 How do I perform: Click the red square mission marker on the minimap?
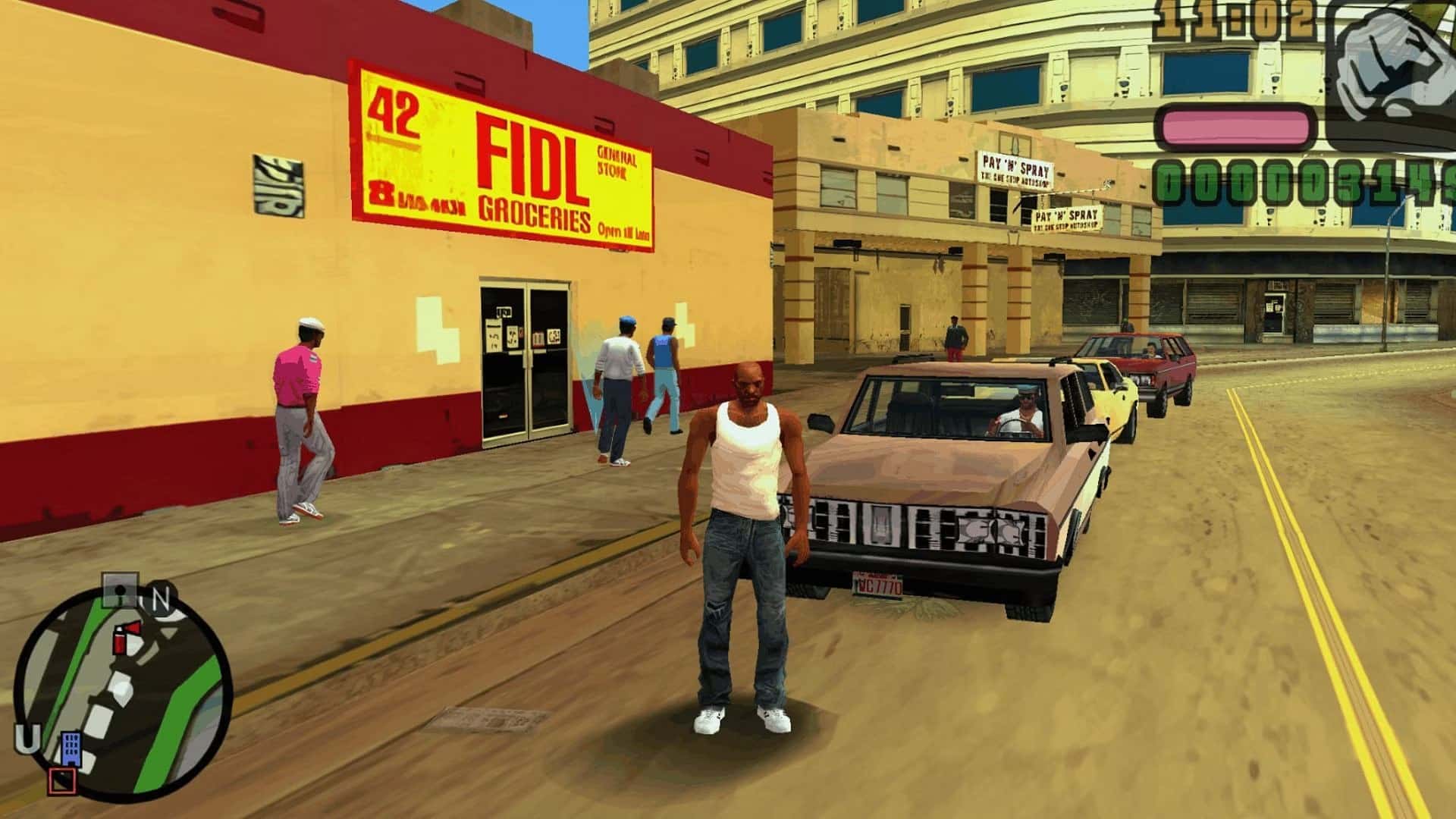[64, 780]
